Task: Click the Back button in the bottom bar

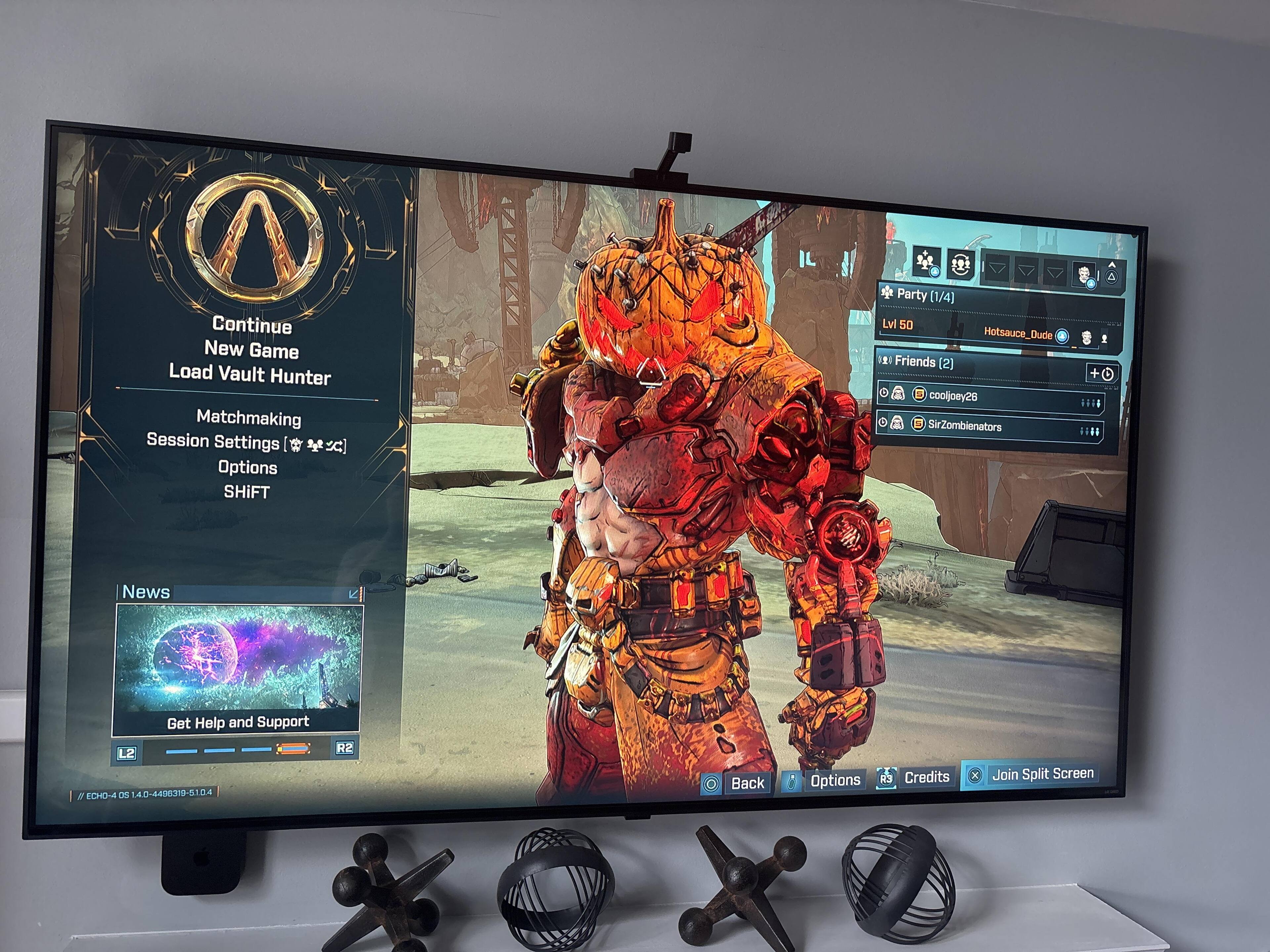Action: tap(736, 783)
